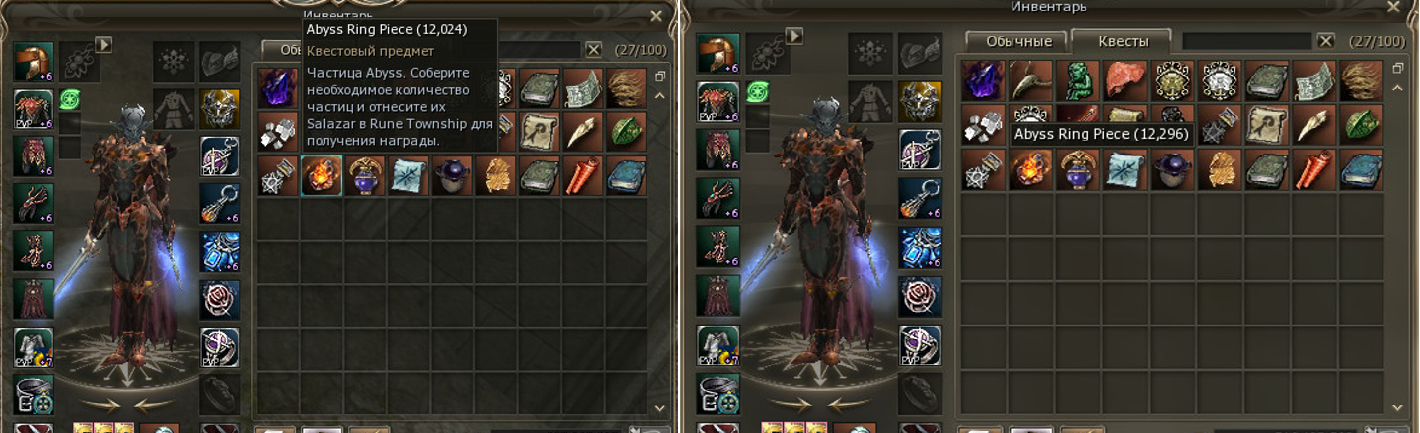The width and height of the screenshot is (1420, 433).
Task: Select the blue book item in right inventory
Action: [x=1360, y=171]
